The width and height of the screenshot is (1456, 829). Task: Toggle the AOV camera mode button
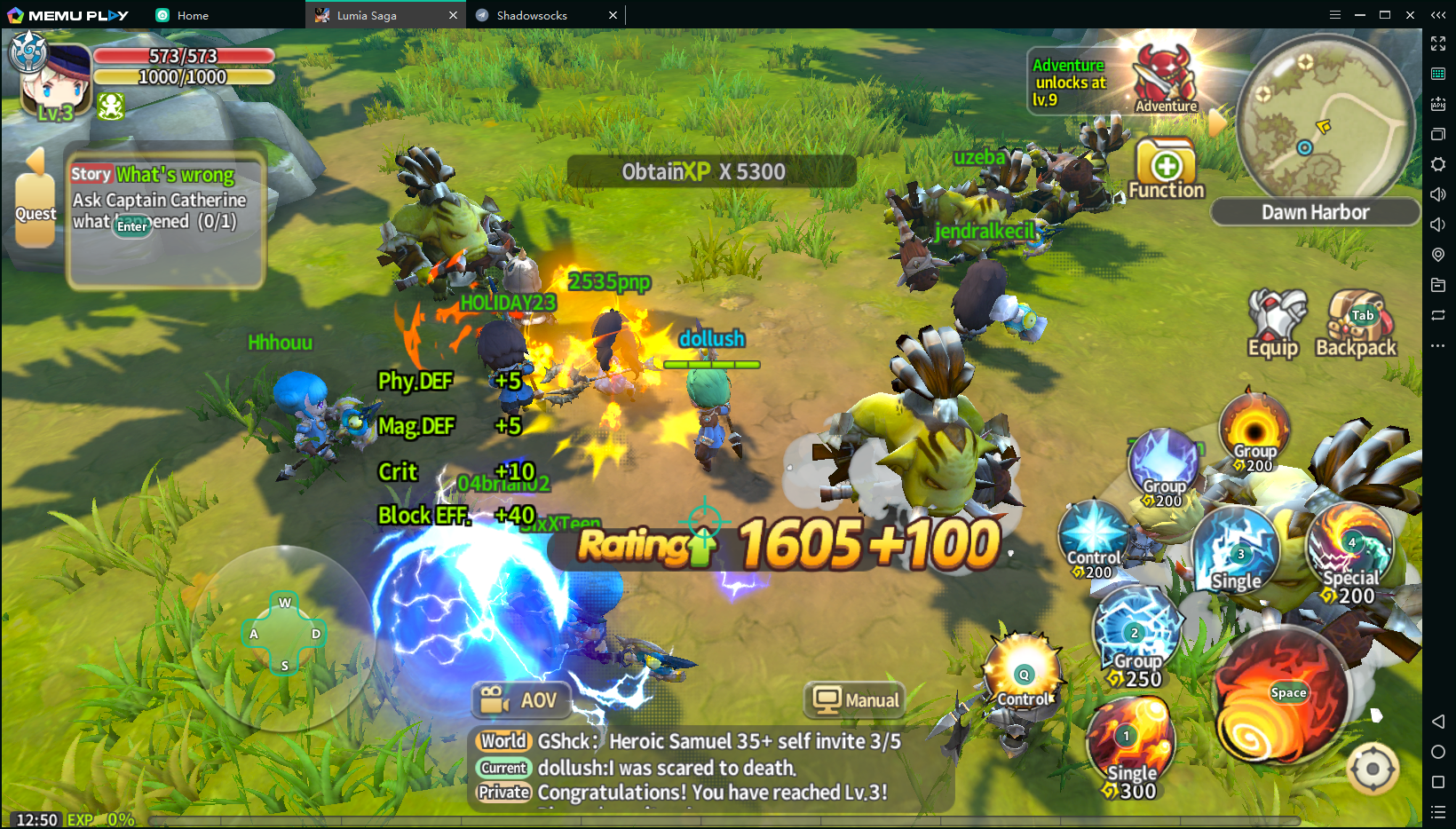520,700
